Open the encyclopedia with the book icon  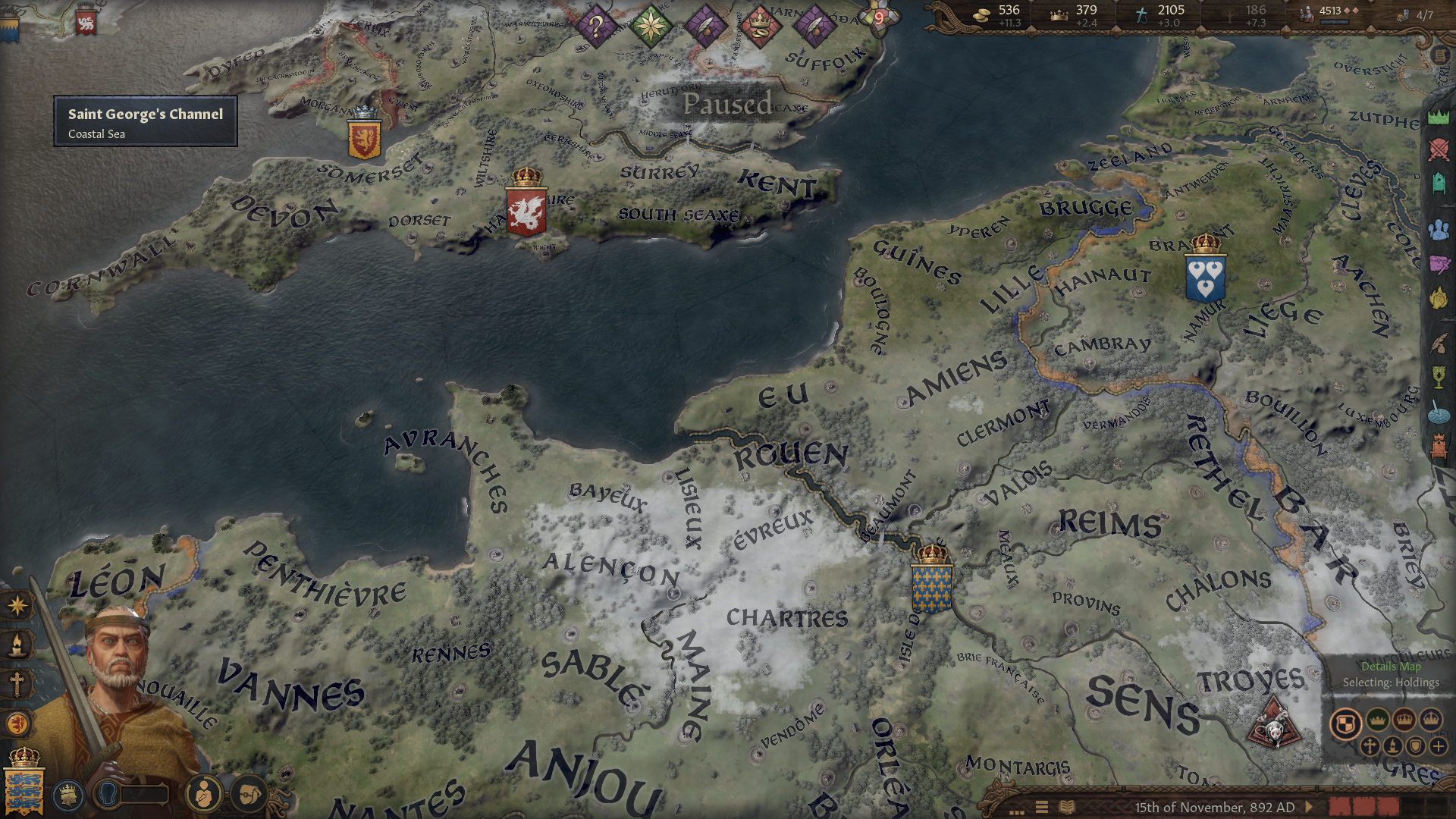point(1066,806)
